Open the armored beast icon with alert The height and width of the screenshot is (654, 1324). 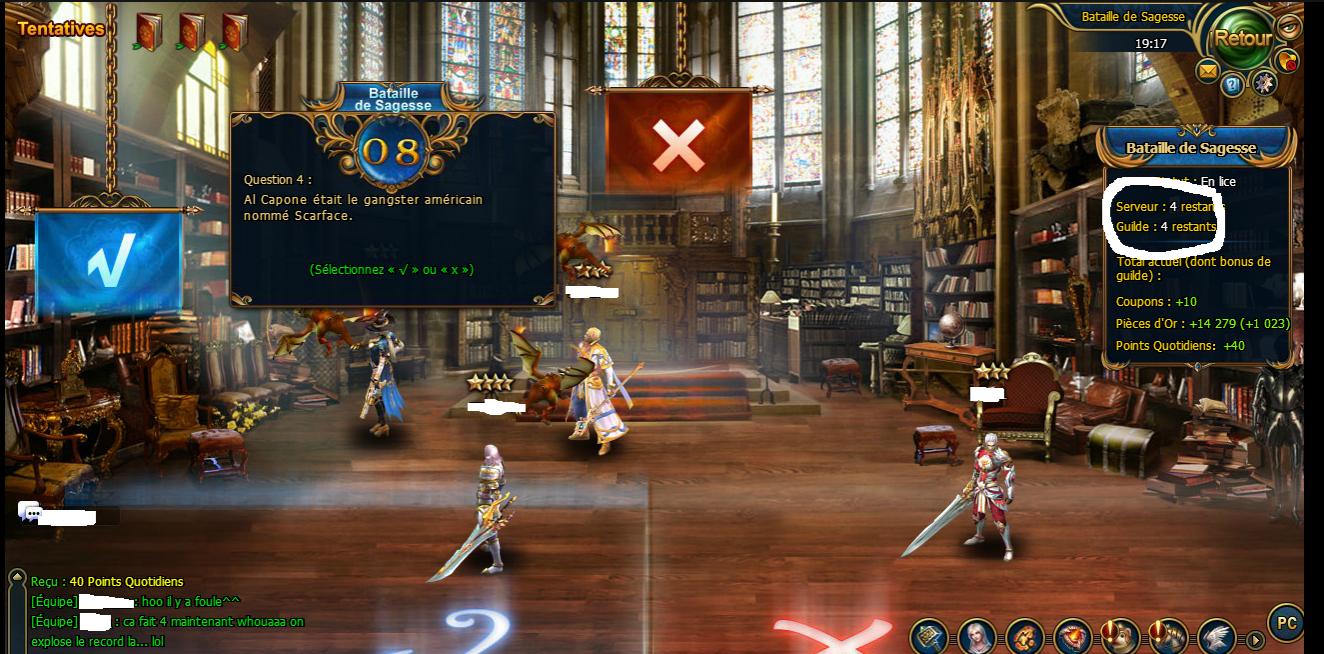coord(1169,637)
